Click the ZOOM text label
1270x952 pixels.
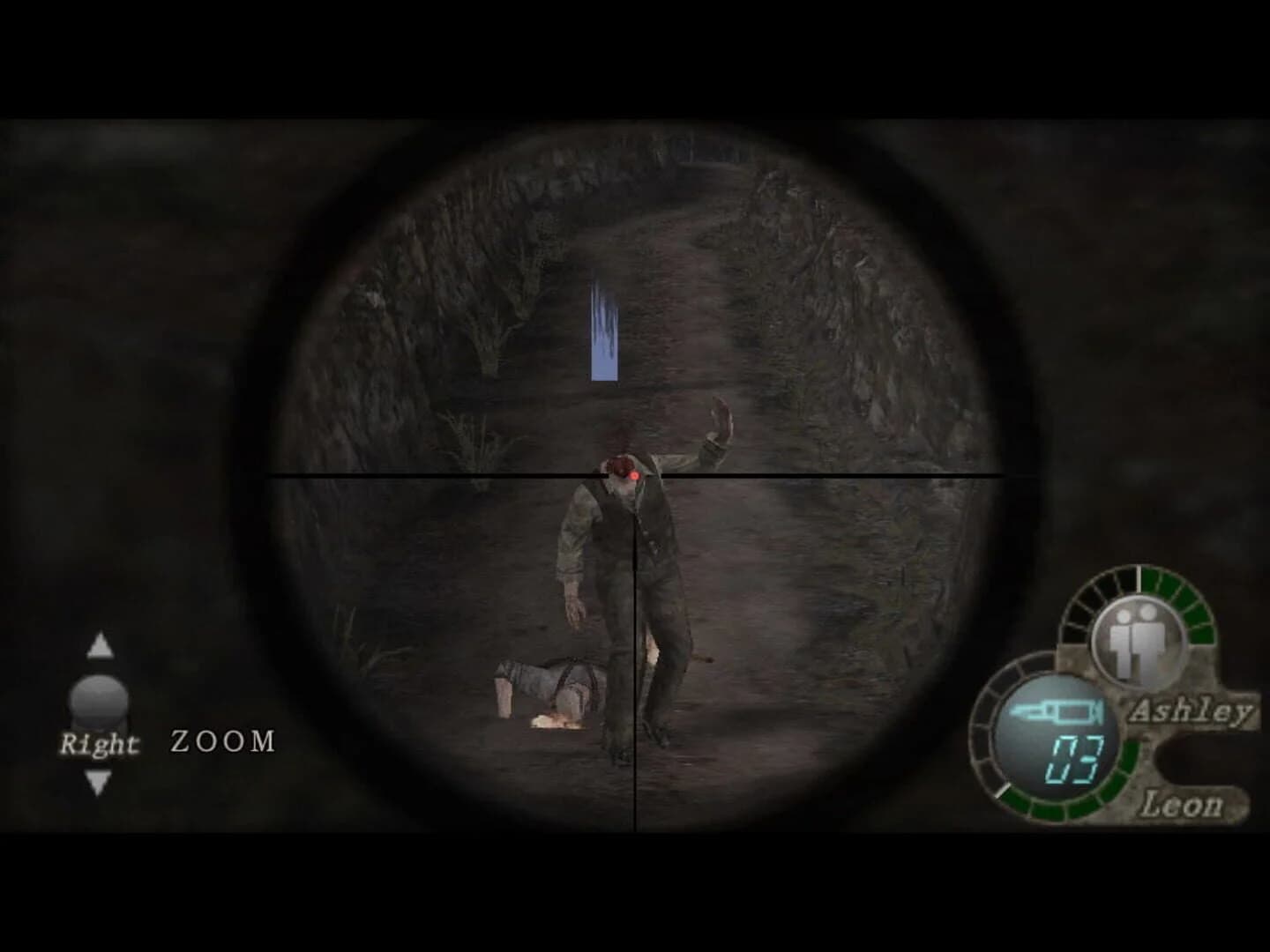click(221, 740)
